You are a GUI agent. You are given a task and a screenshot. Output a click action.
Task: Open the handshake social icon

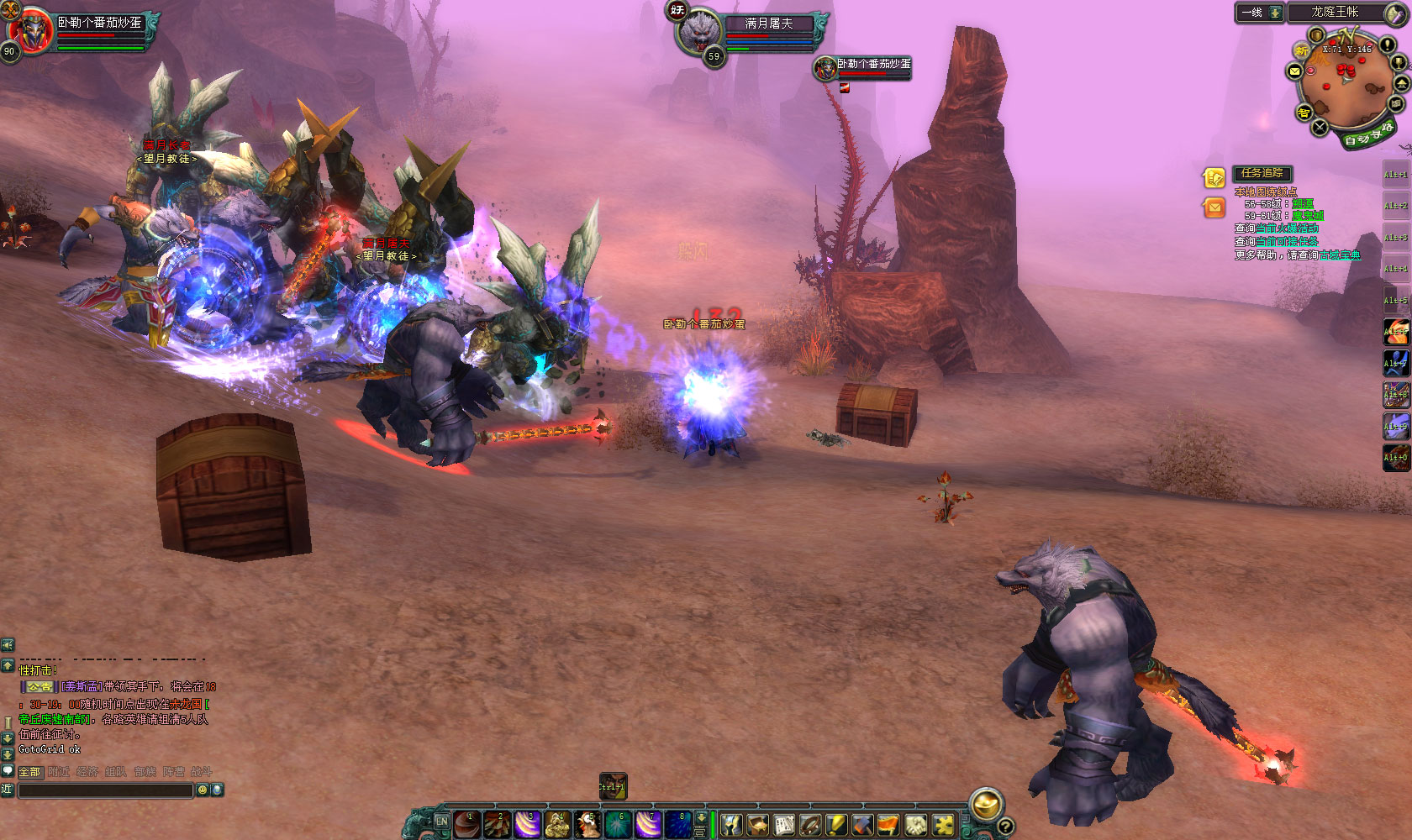pyautogui.click(x=916, y=826)
